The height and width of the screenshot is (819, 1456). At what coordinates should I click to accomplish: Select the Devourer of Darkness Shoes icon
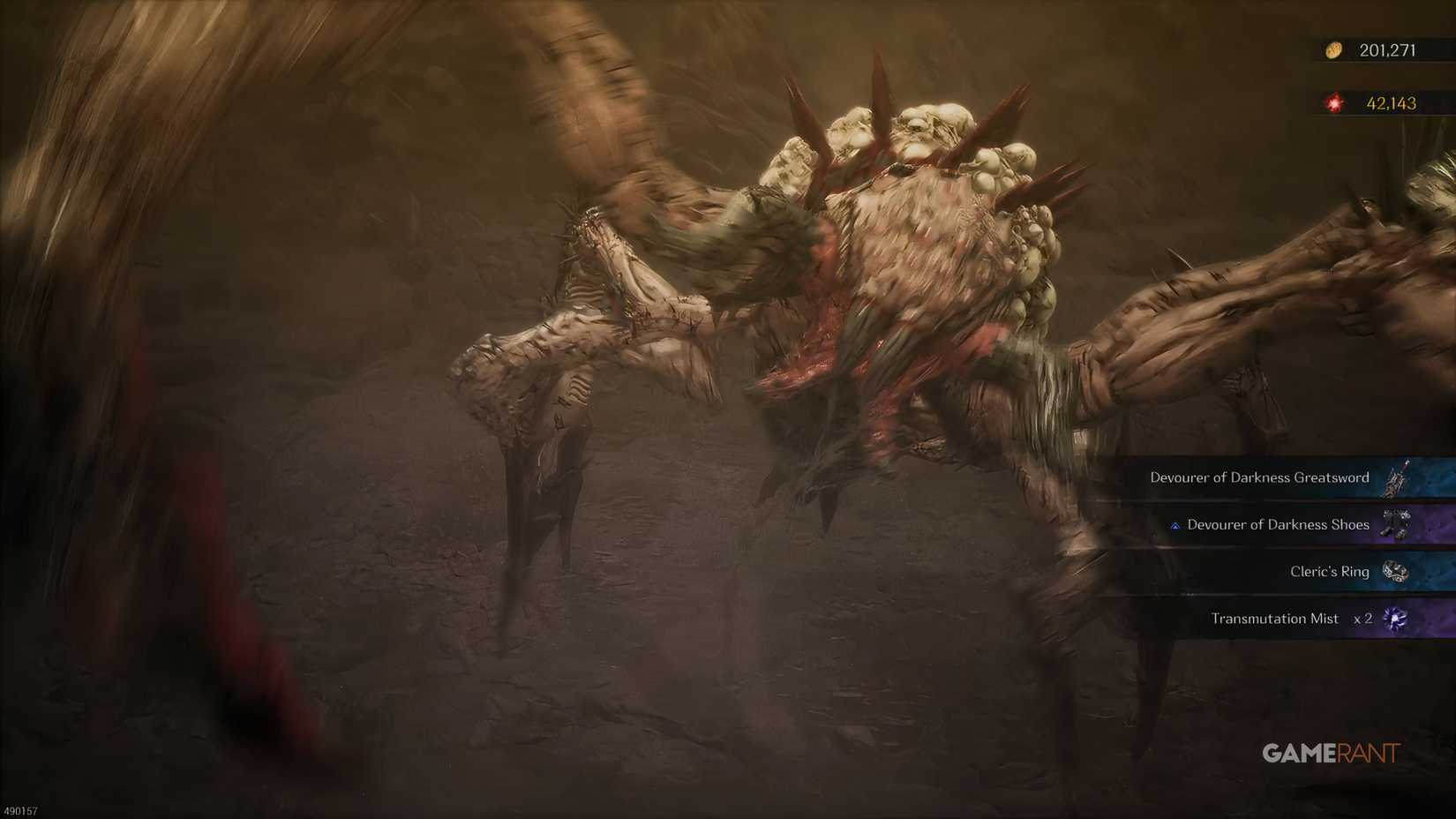click(1396, 524)
